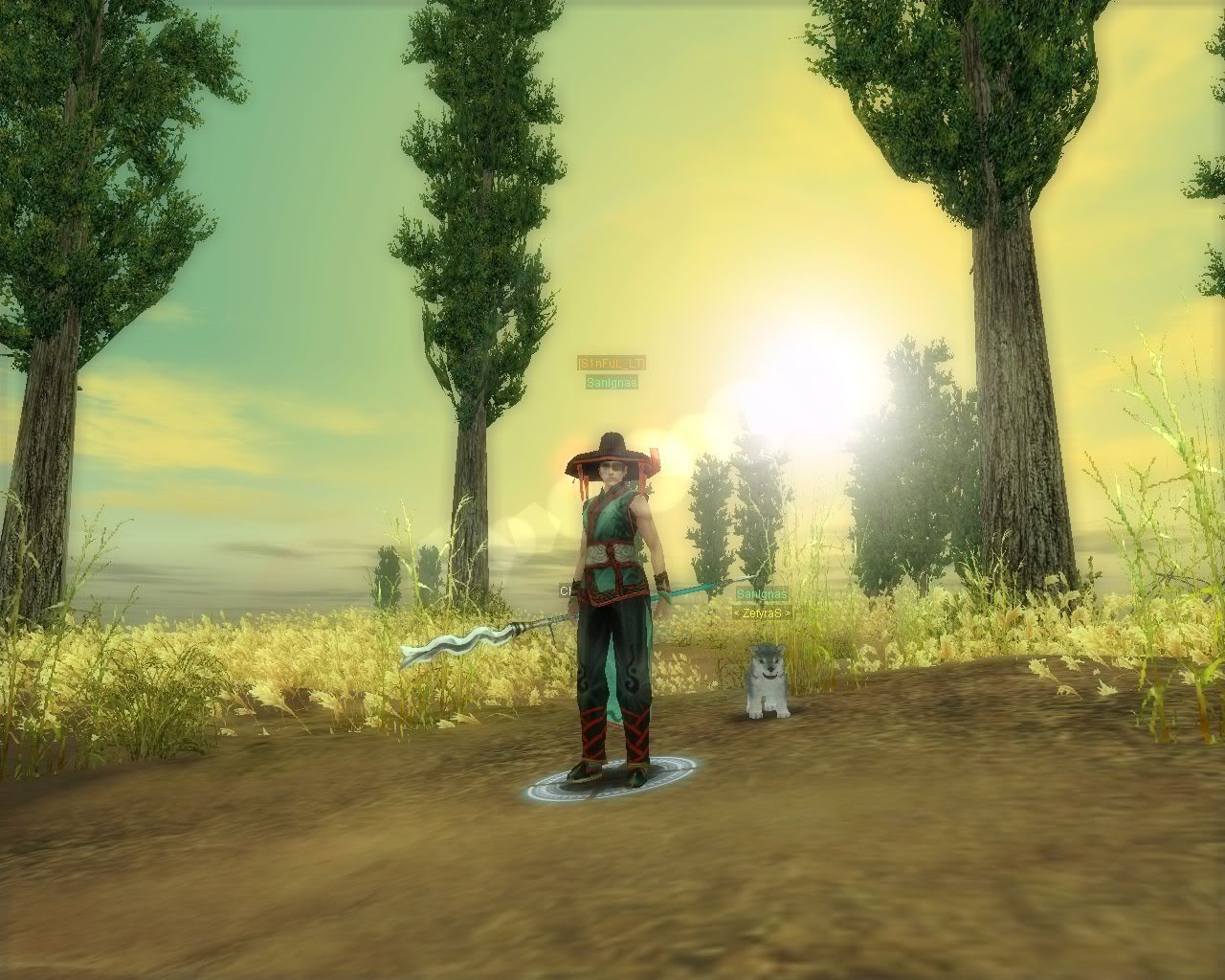Image resolution: width=1225 pixels, height=980 pixels.
Task: Select the SinFul_LT guild name tag
Action: tap(612, 364)
